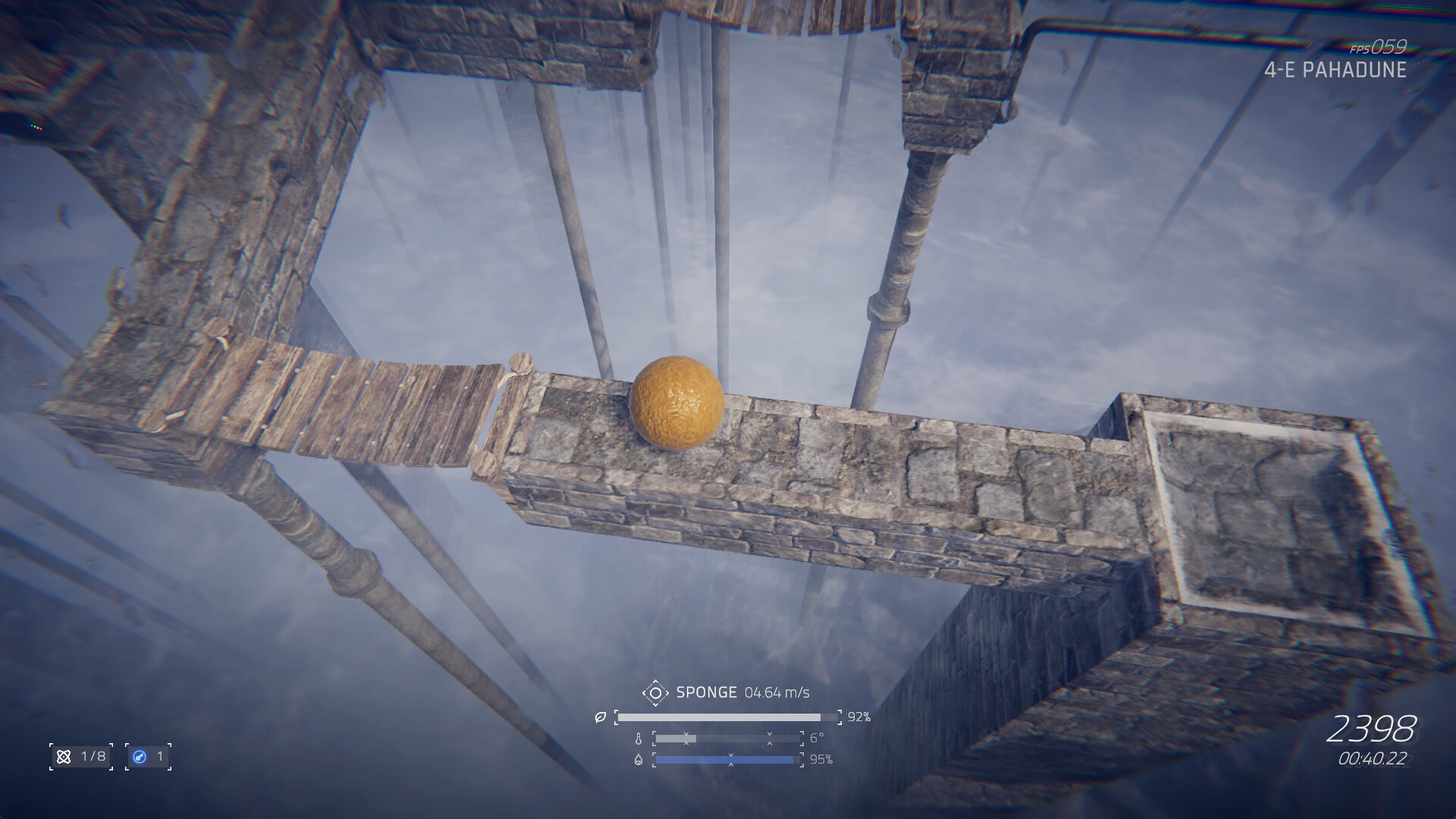Select the leaf durability icon

tap(601, 717)
